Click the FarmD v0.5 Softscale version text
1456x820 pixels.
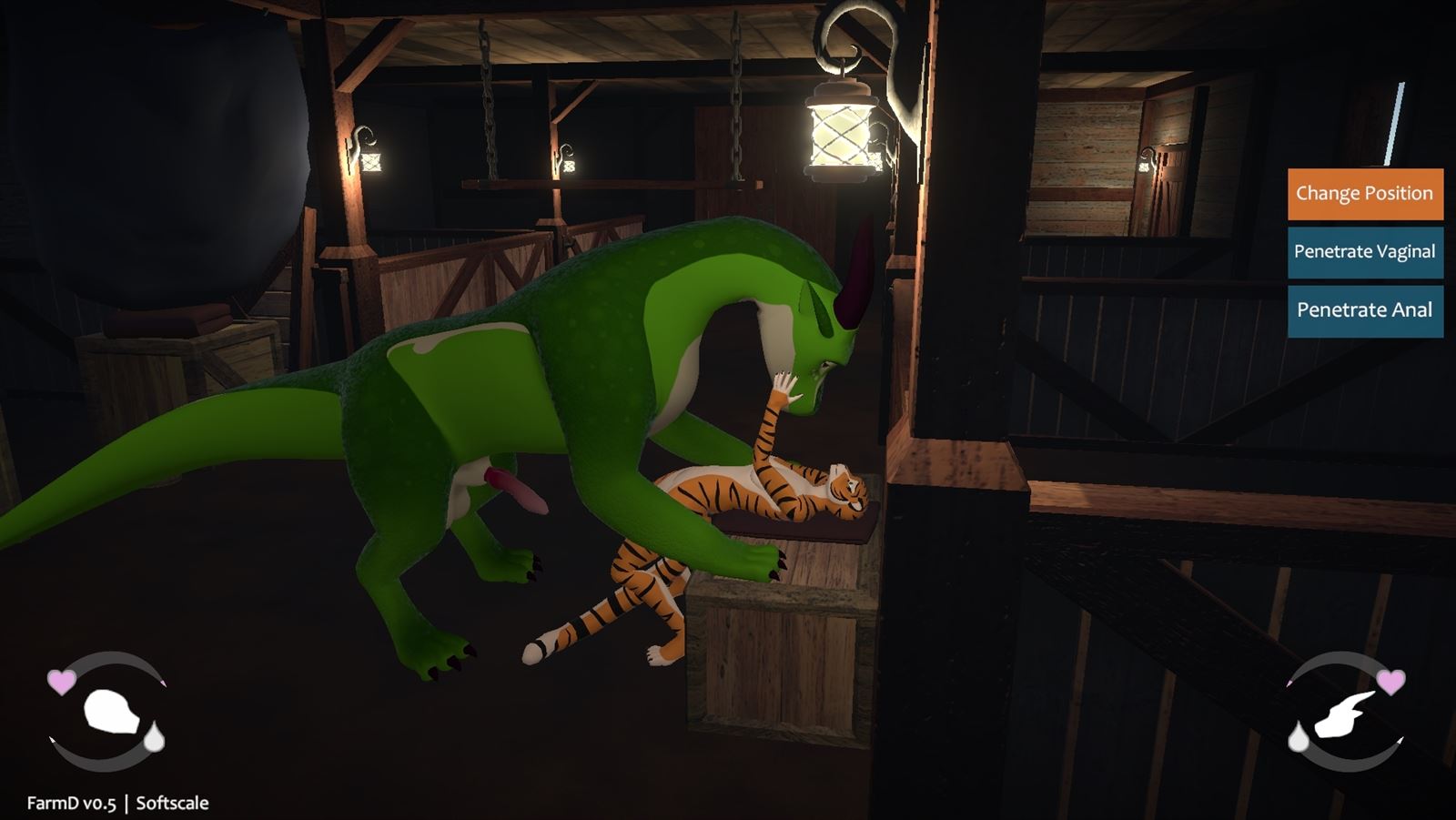pyautogui.click(x=116, y=803)
